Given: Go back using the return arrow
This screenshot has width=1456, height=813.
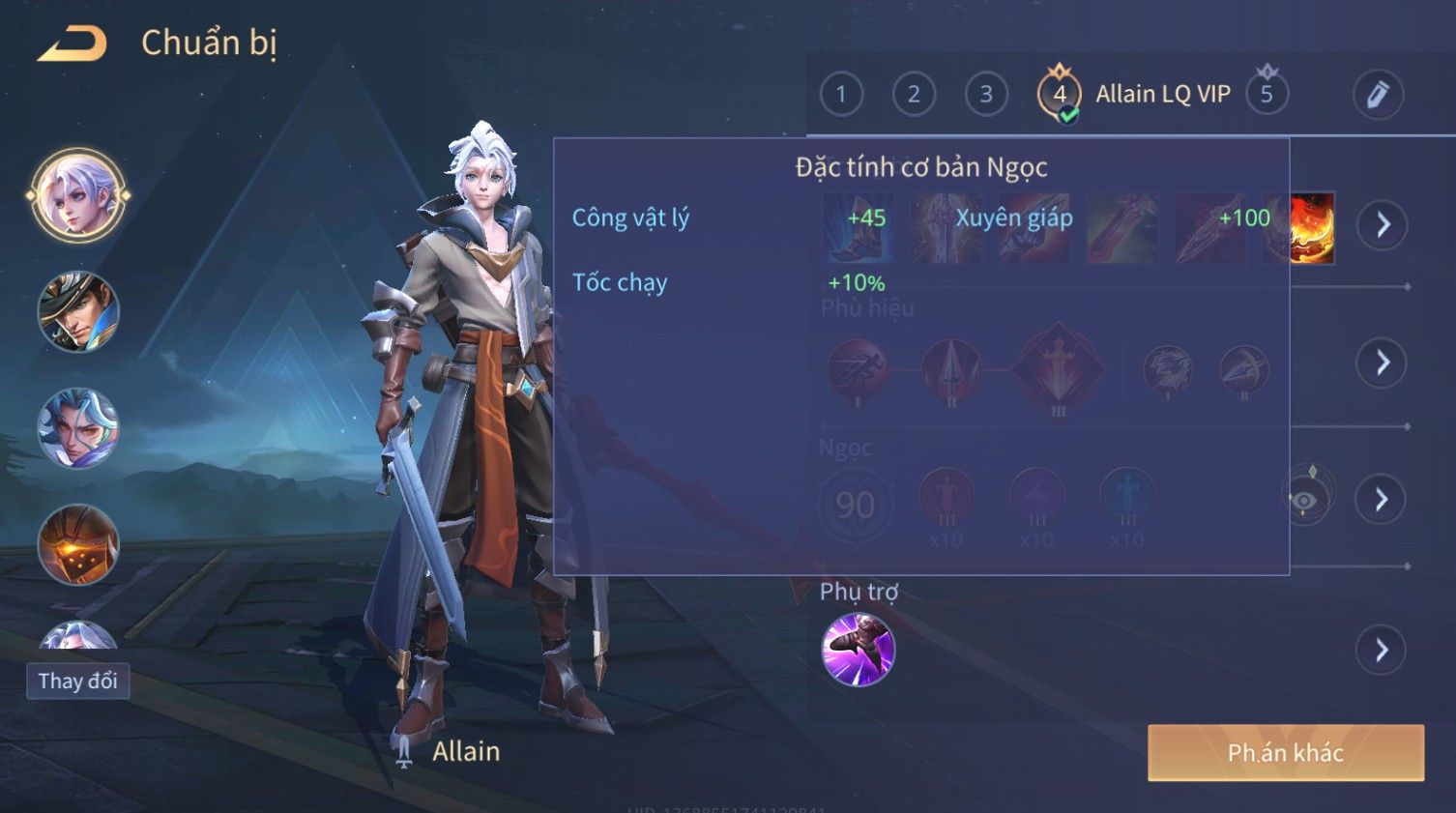Looking at the screenshot, I should point(73,44).
